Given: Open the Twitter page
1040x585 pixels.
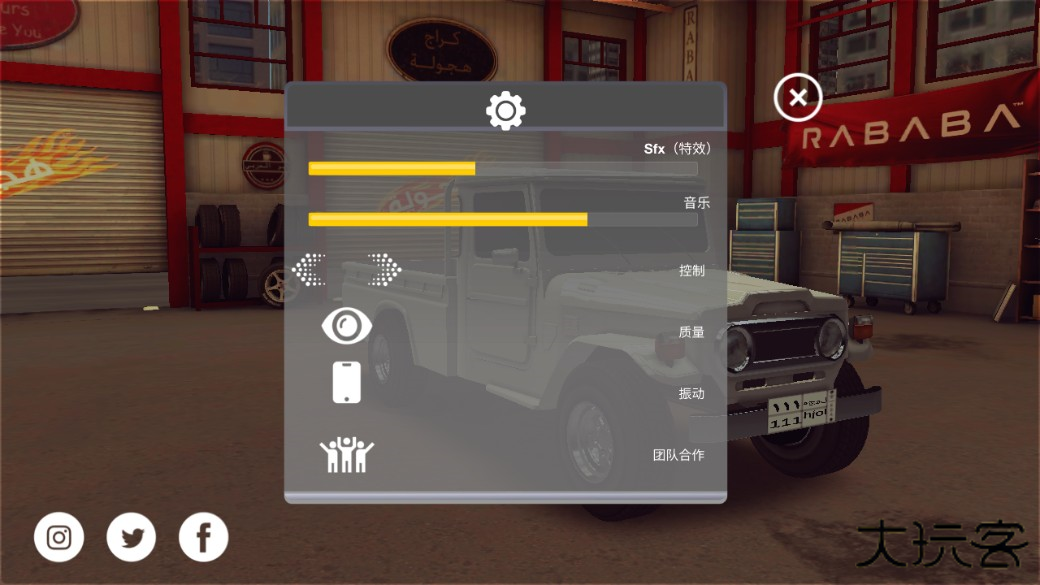Looking at the screenshot, I should (132, 538).
